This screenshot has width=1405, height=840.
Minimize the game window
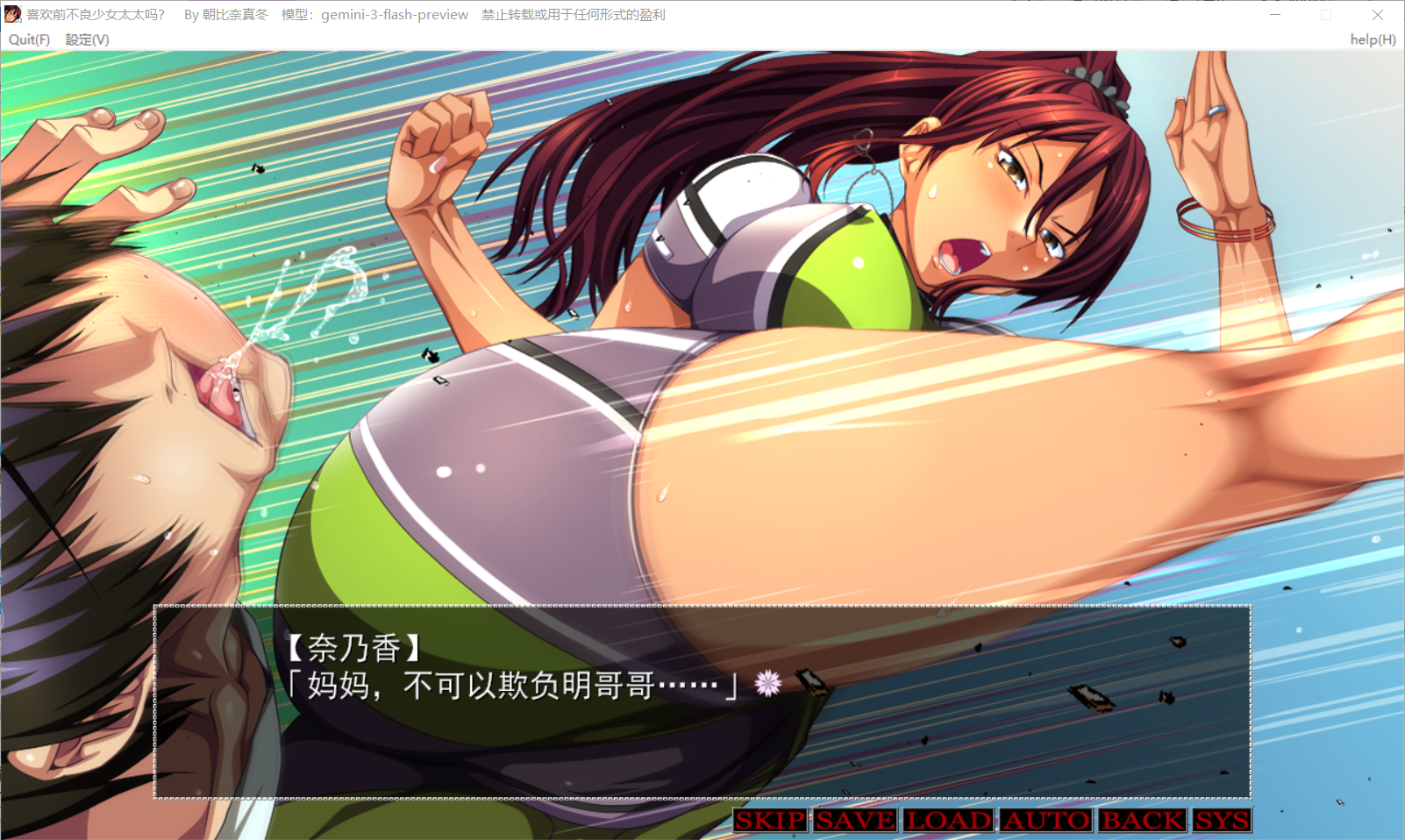[x=1275, y=14]
